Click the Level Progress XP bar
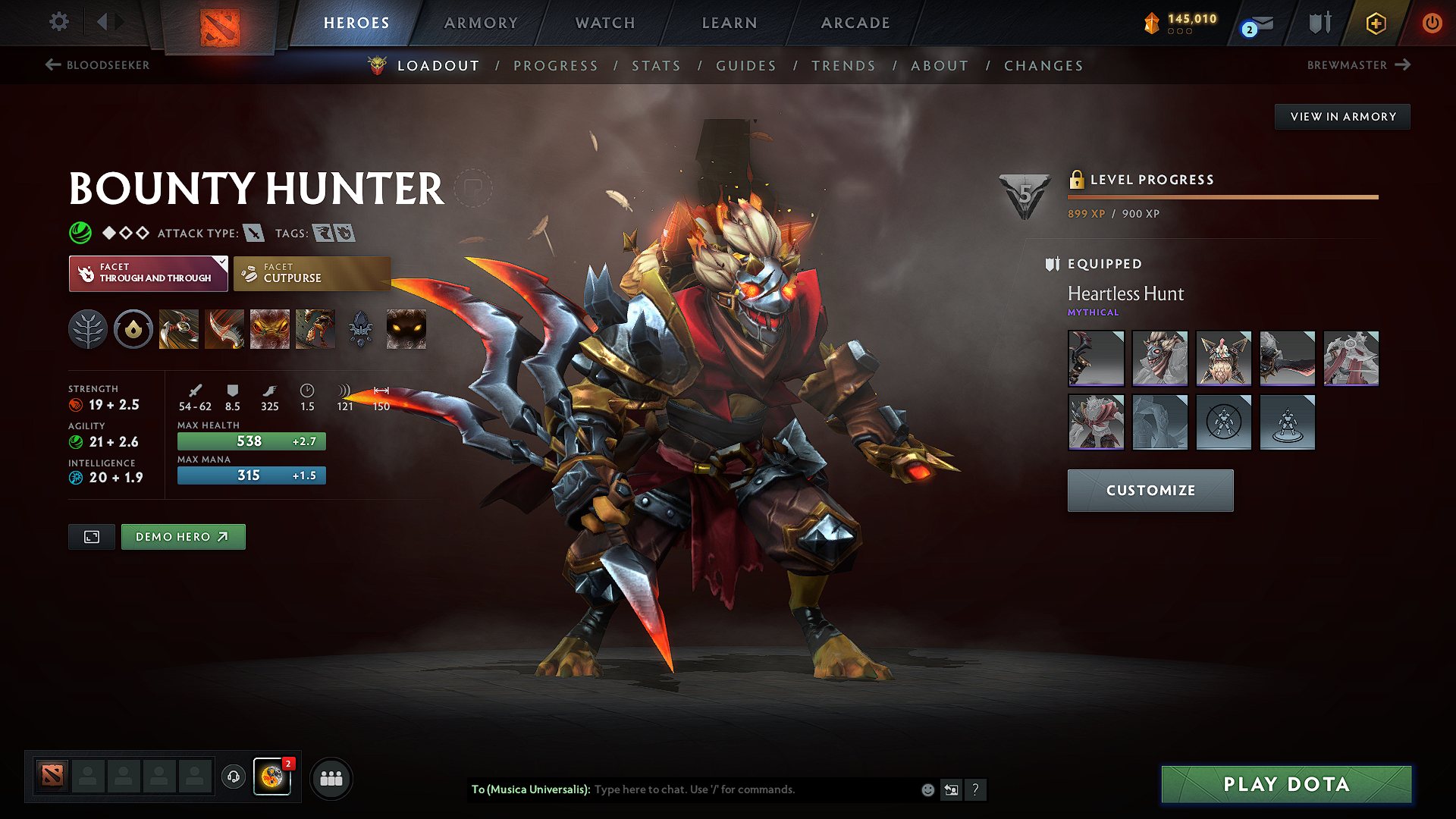 [1222, 198]
